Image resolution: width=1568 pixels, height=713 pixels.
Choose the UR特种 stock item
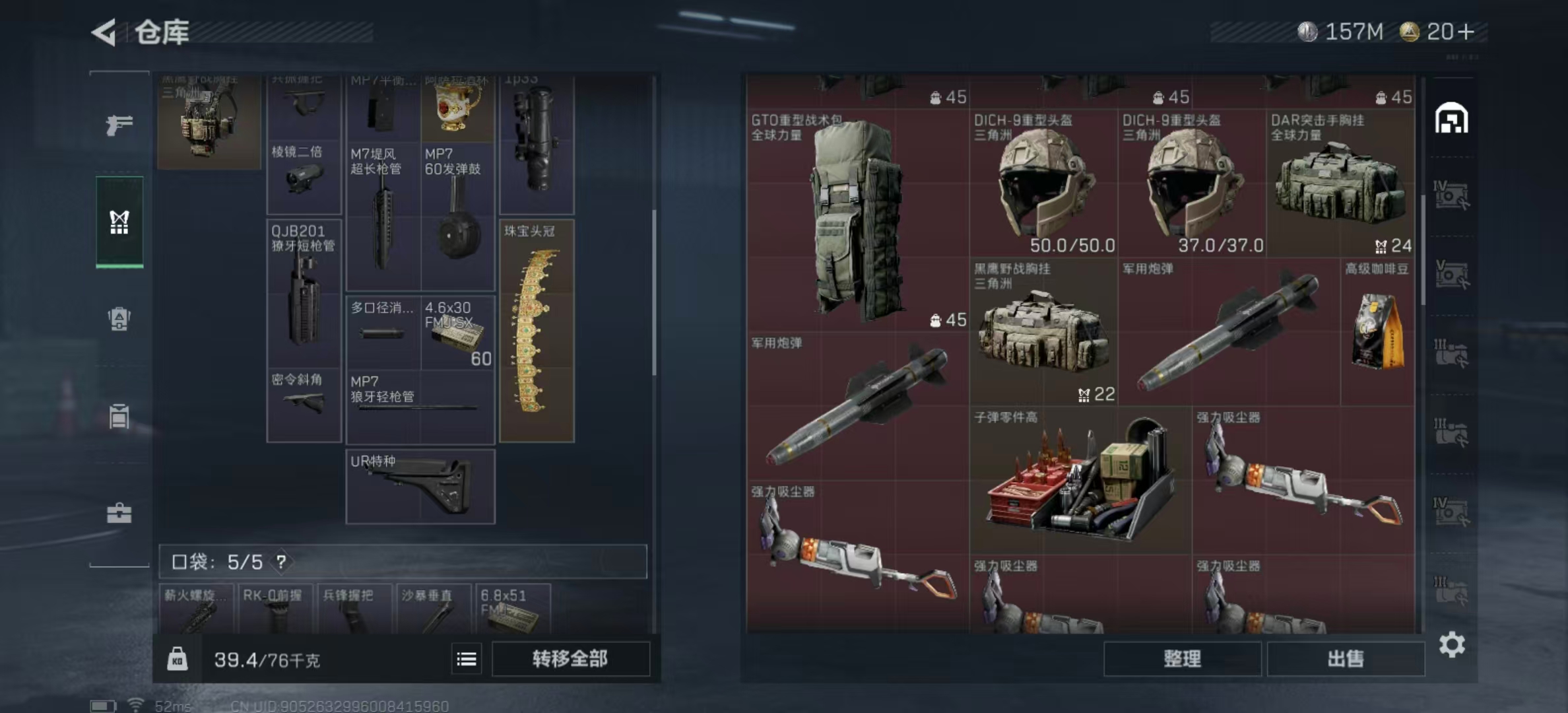420,487
